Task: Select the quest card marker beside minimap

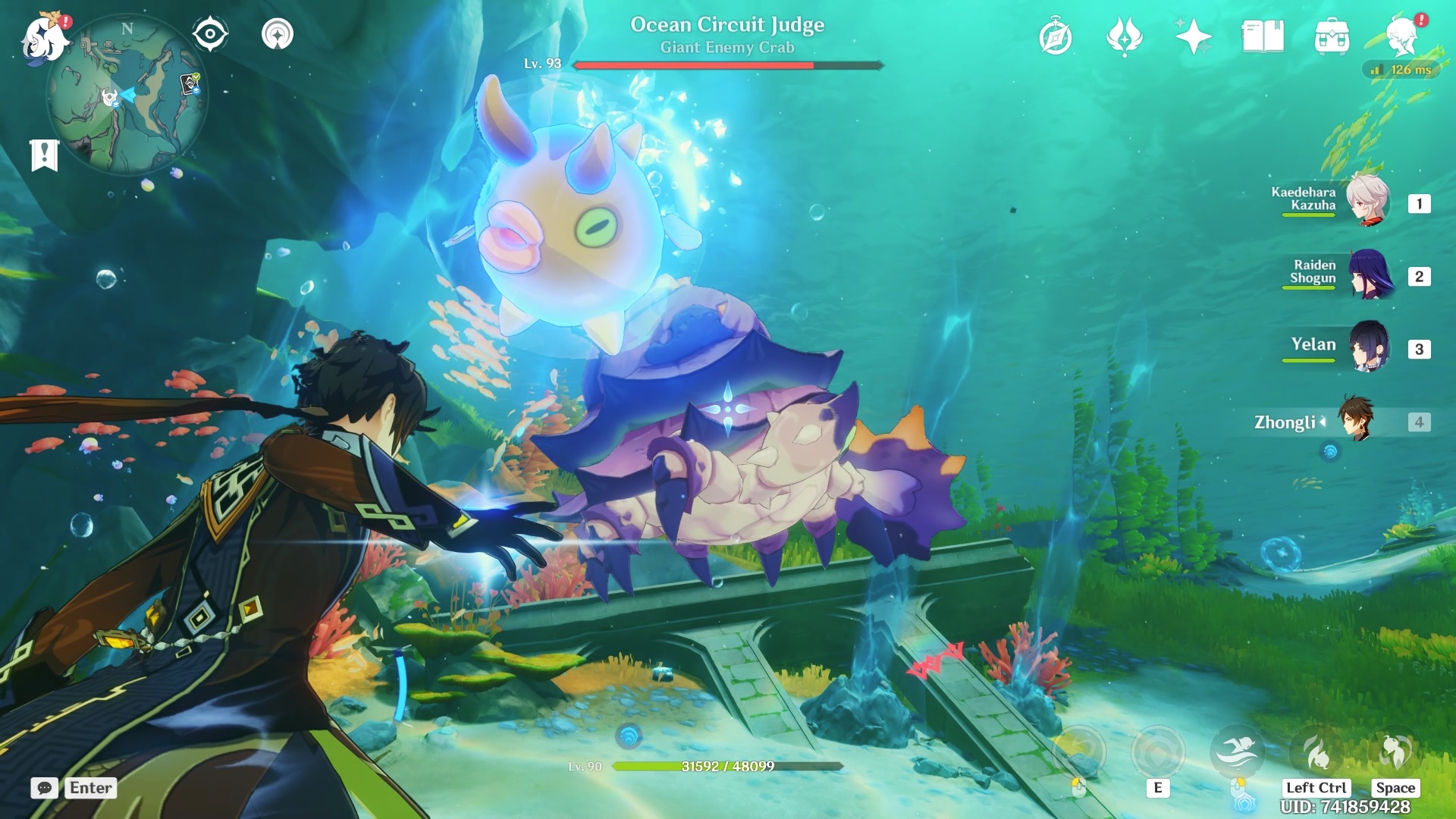Action: pyautogui.click(x=190, y=84)
